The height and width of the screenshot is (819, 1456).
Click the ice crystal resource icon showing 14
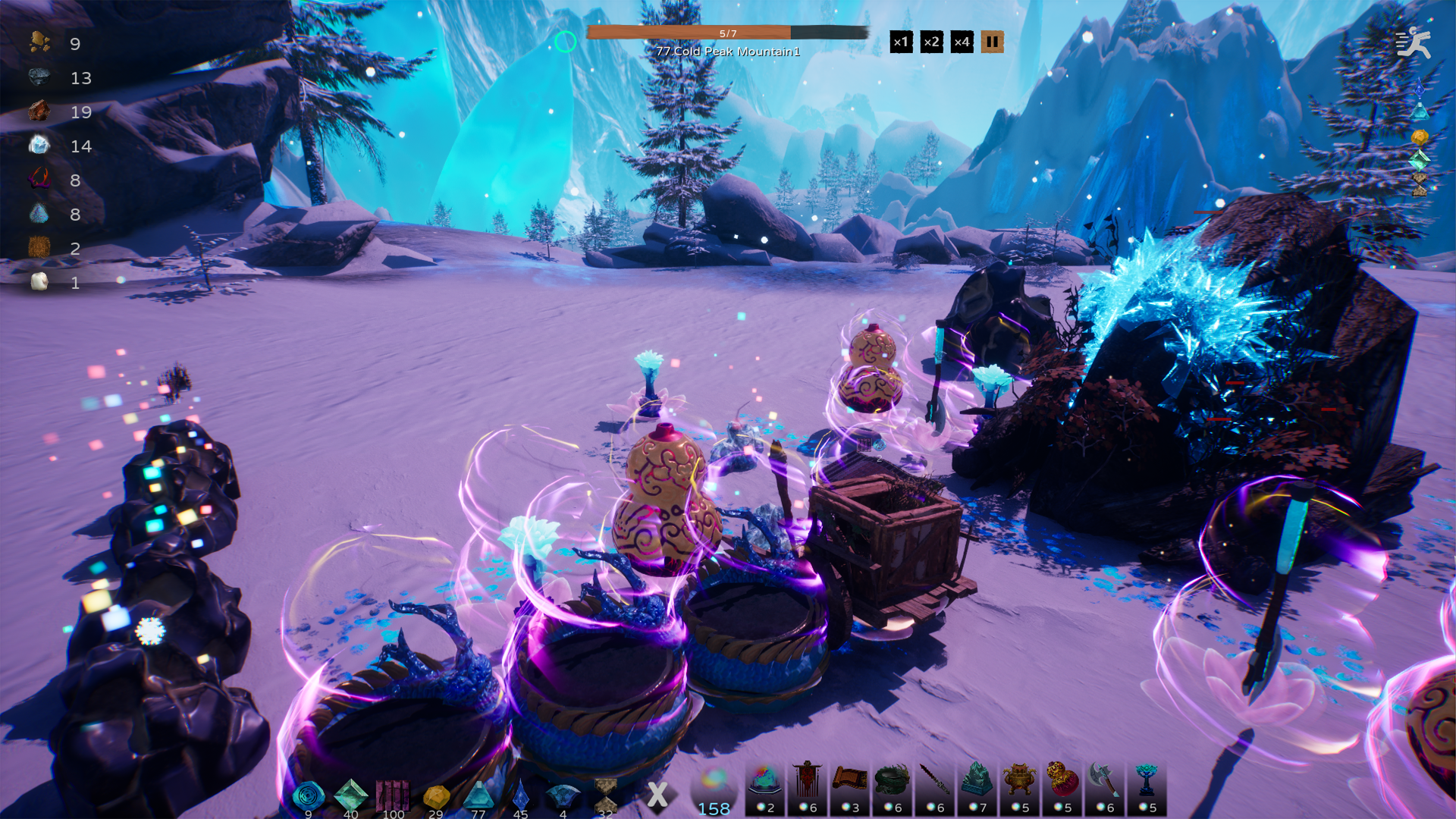click(x=39, y=146)
